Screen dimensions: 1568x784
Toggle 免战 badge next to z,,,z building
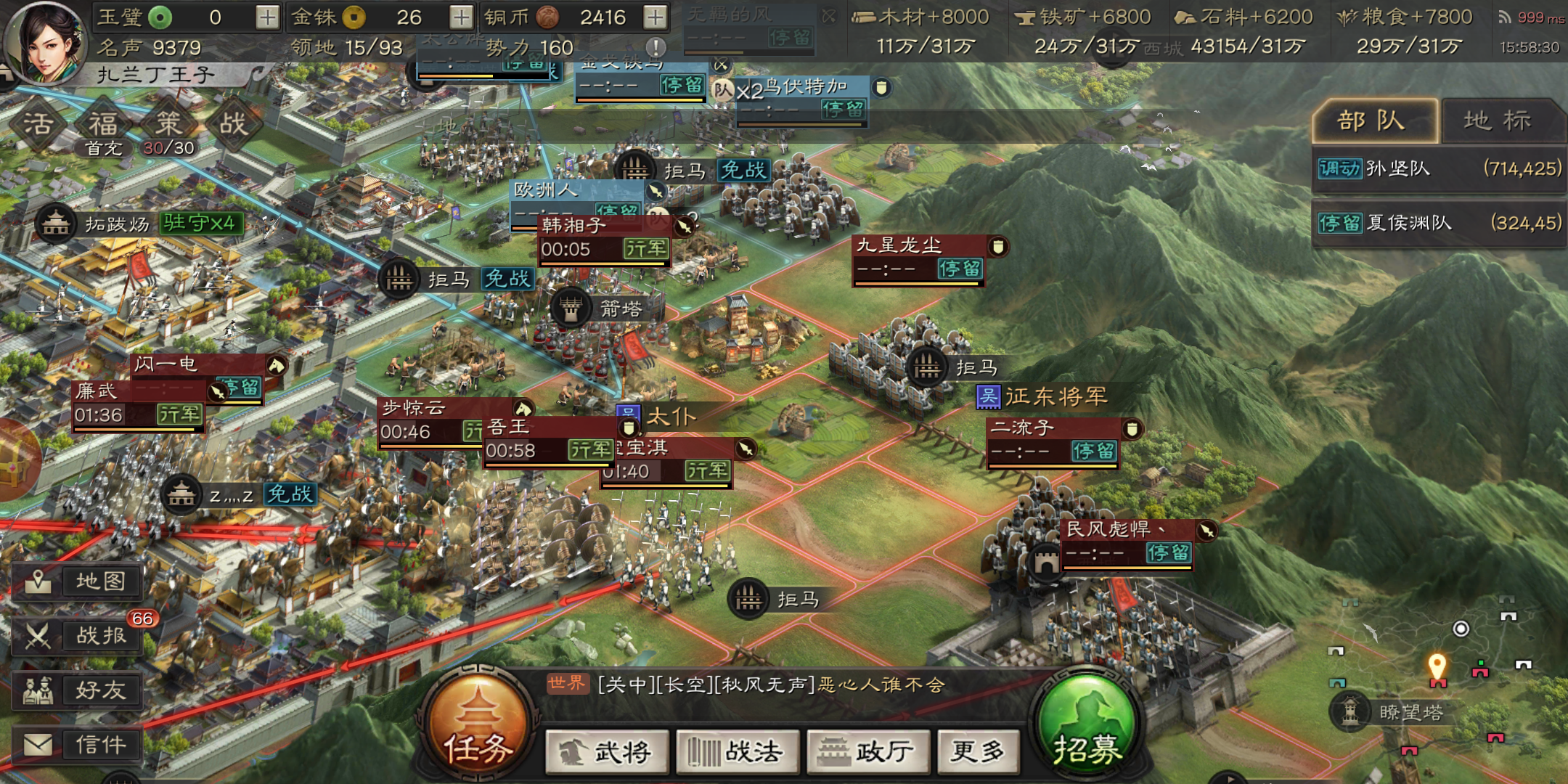[290, 495]
